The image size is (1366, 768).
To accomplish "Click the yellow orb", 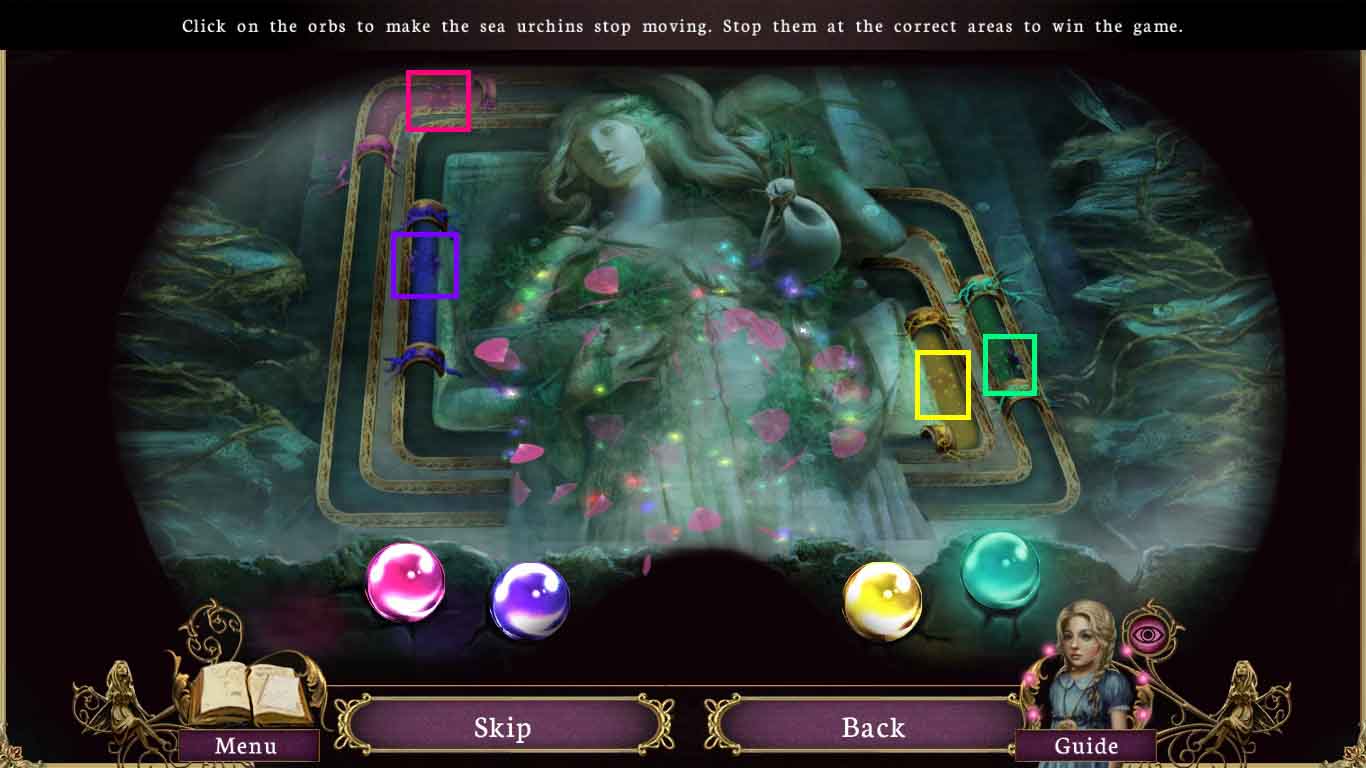I will point(884,597).
